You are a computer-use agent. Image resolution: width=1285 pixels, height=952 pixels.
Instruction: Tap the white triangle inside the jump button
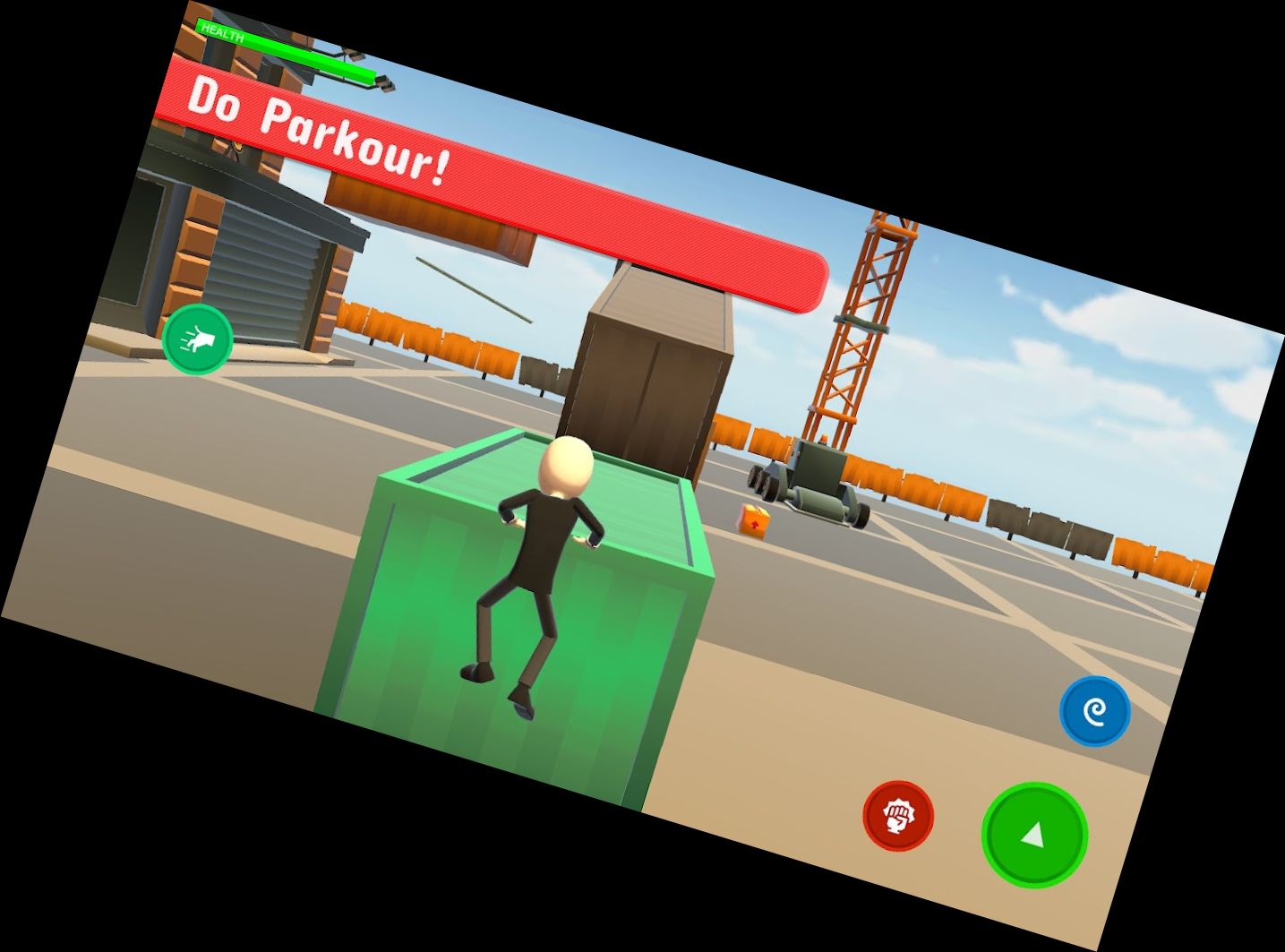[x=1032, y=836]
